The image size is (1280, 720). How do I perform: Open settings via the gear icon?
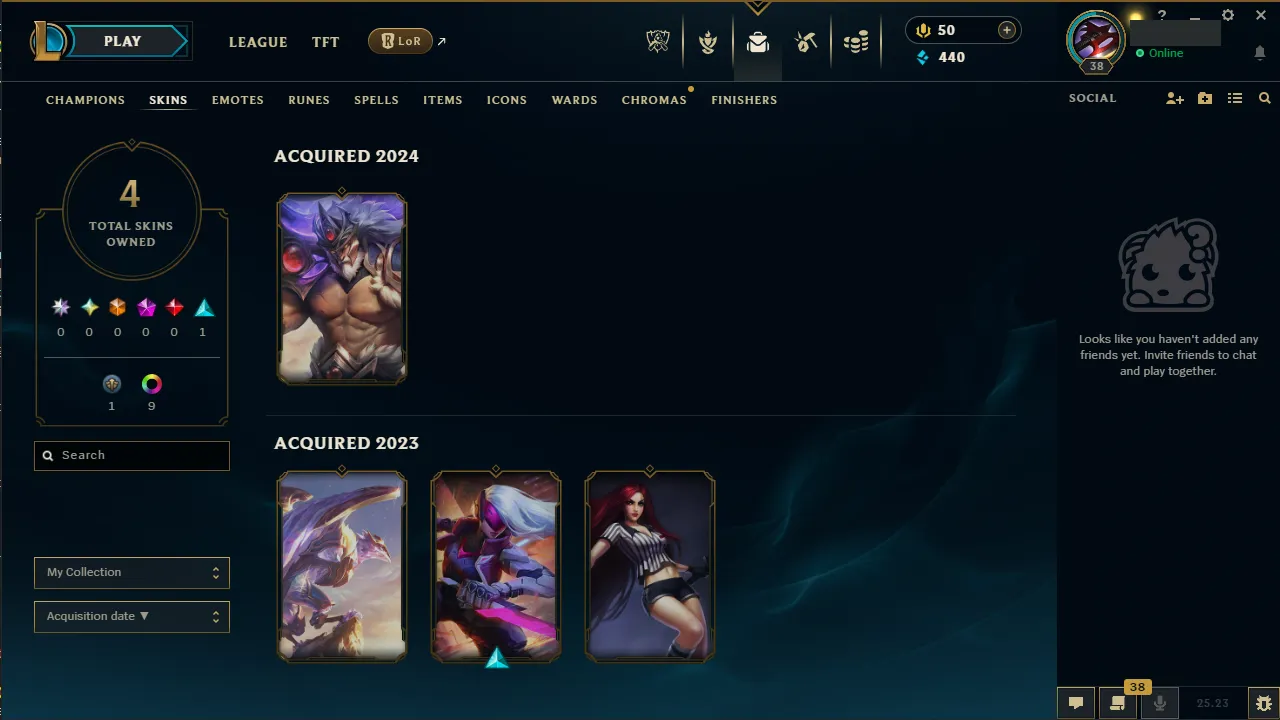(1227, 15)
